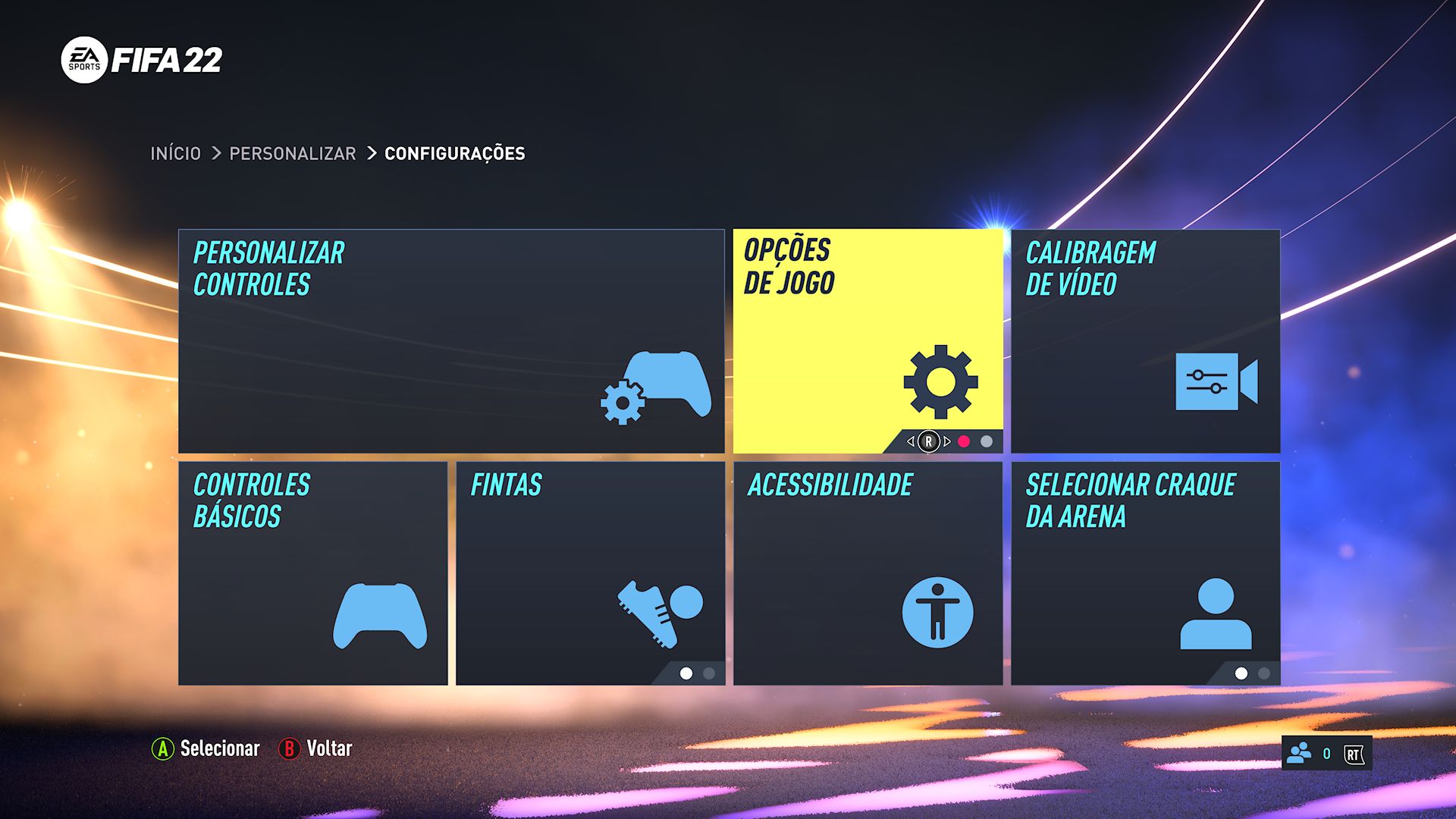
Task: Select the pink page dot on Opções de Jogo
Action: (x=964, y=441)
